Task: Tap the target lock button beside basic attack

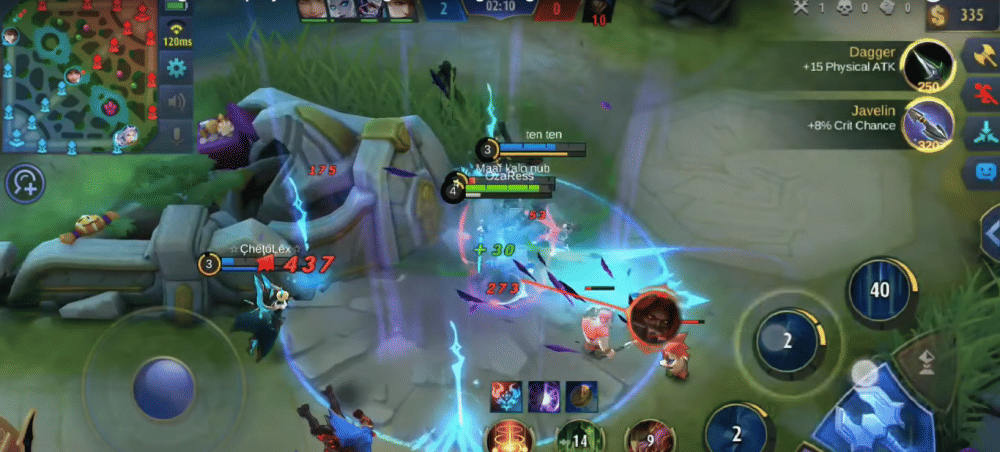Action: pyautogui.click(x=926, y=360)
